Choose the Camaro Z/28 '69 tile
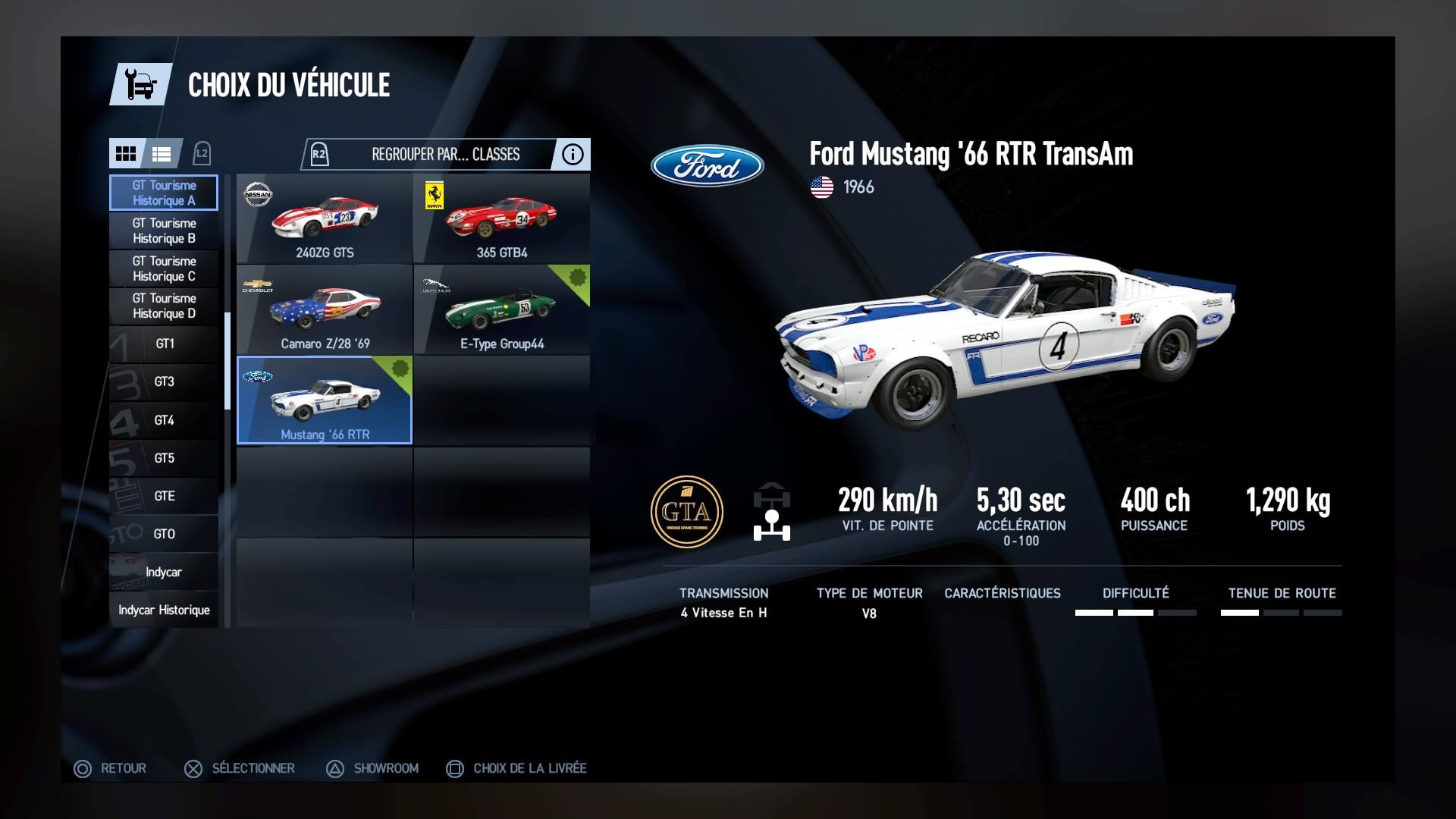The image size is (1456, 819). 325,310
